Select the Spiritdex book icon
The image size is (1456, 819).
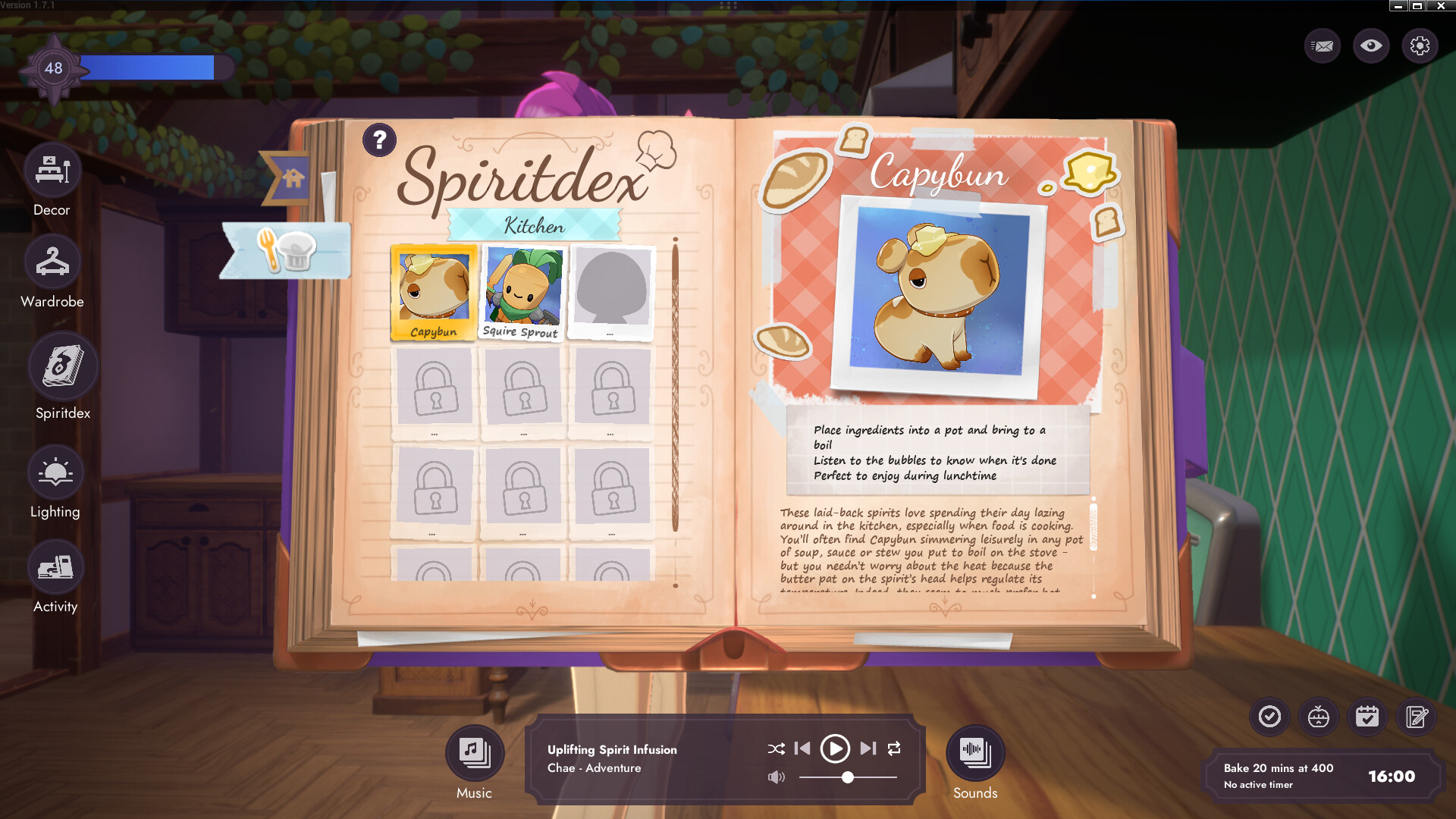64,366
